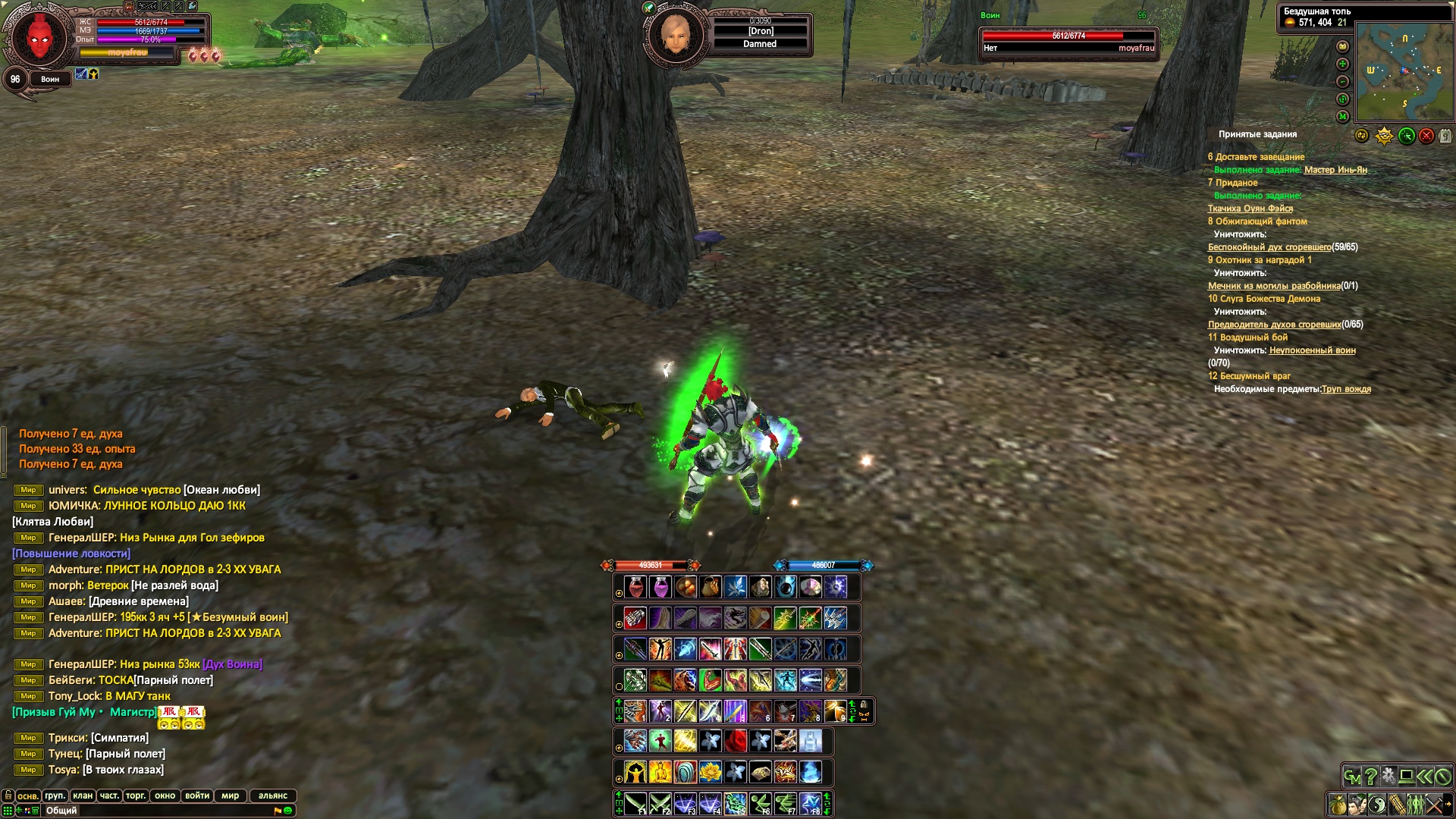The image size is (1456, 819).
Task: Click the minimap minus zoom button
Action: [x=1343, y=81]
